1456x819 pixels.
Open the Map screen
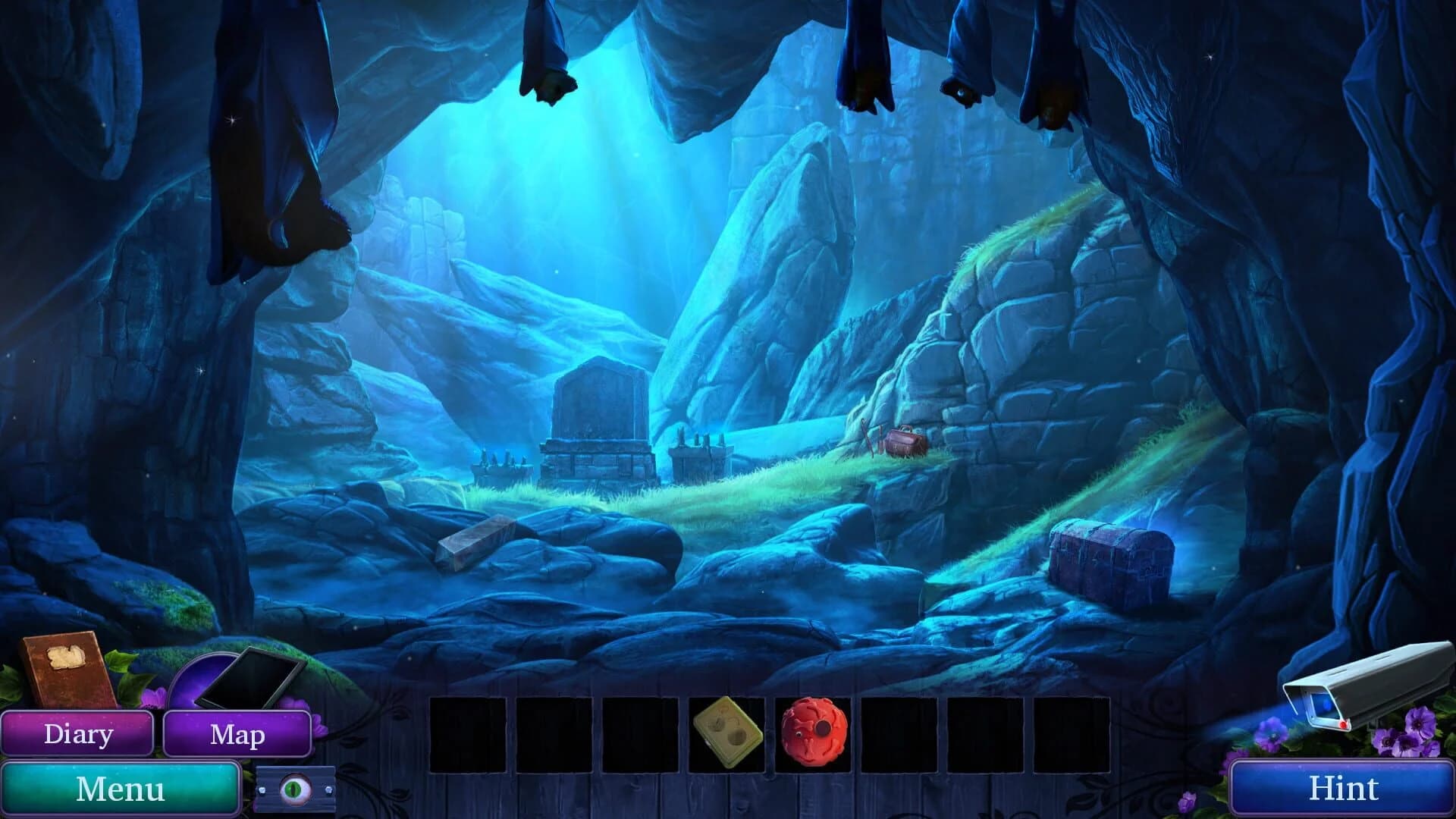[x=239, y=734]
